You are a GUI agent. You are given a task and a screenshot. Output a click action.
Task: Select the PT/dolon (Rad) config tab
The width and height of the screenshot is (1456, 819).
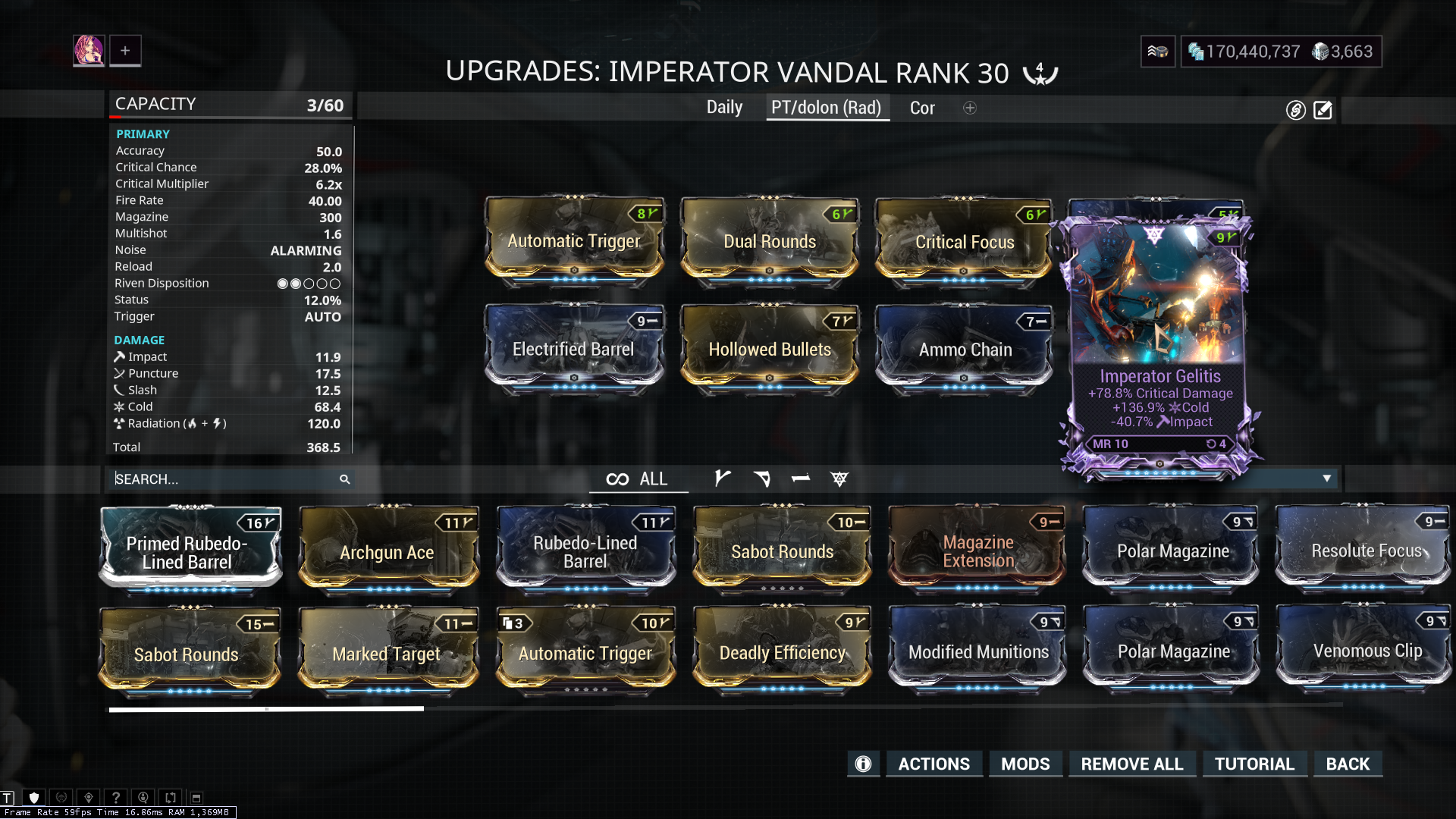pyautogui.click(x=826, y=108)
